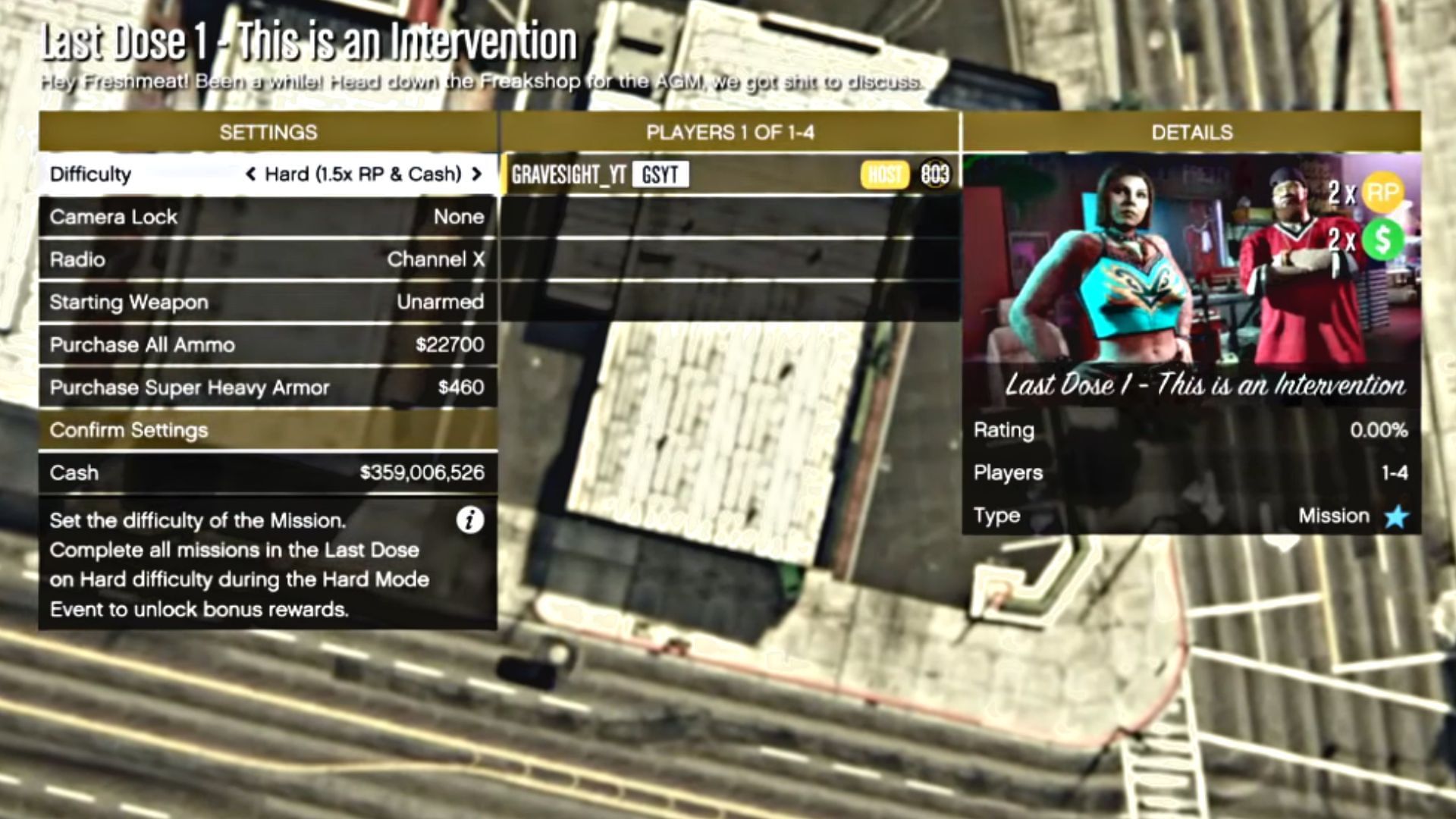Change the Radio from Channel X
Image resolution: width=1456 pixels, height=819 pixels.
pyautogui.click(x=269, y=259)
